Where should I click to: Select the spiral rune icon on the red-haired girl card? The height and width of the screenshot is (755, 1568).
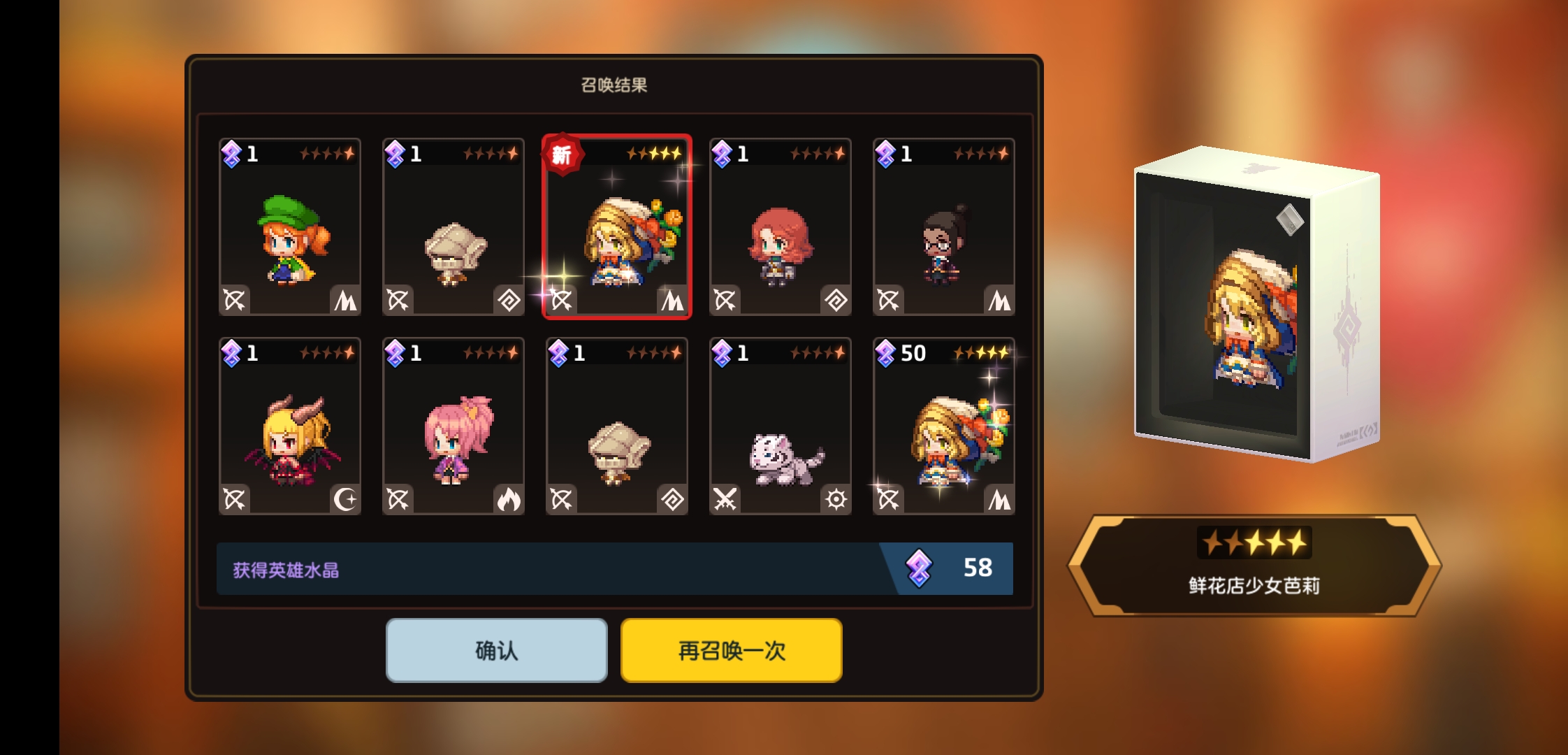837,301
